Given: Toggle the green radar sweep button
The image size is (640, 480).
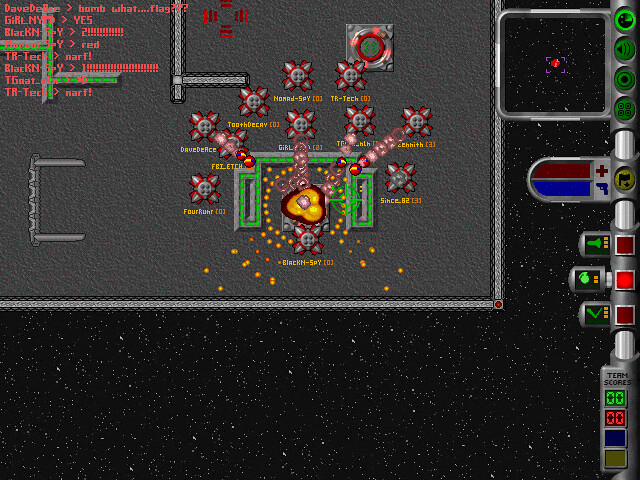Looking at the screenshot, I should 625,17.
